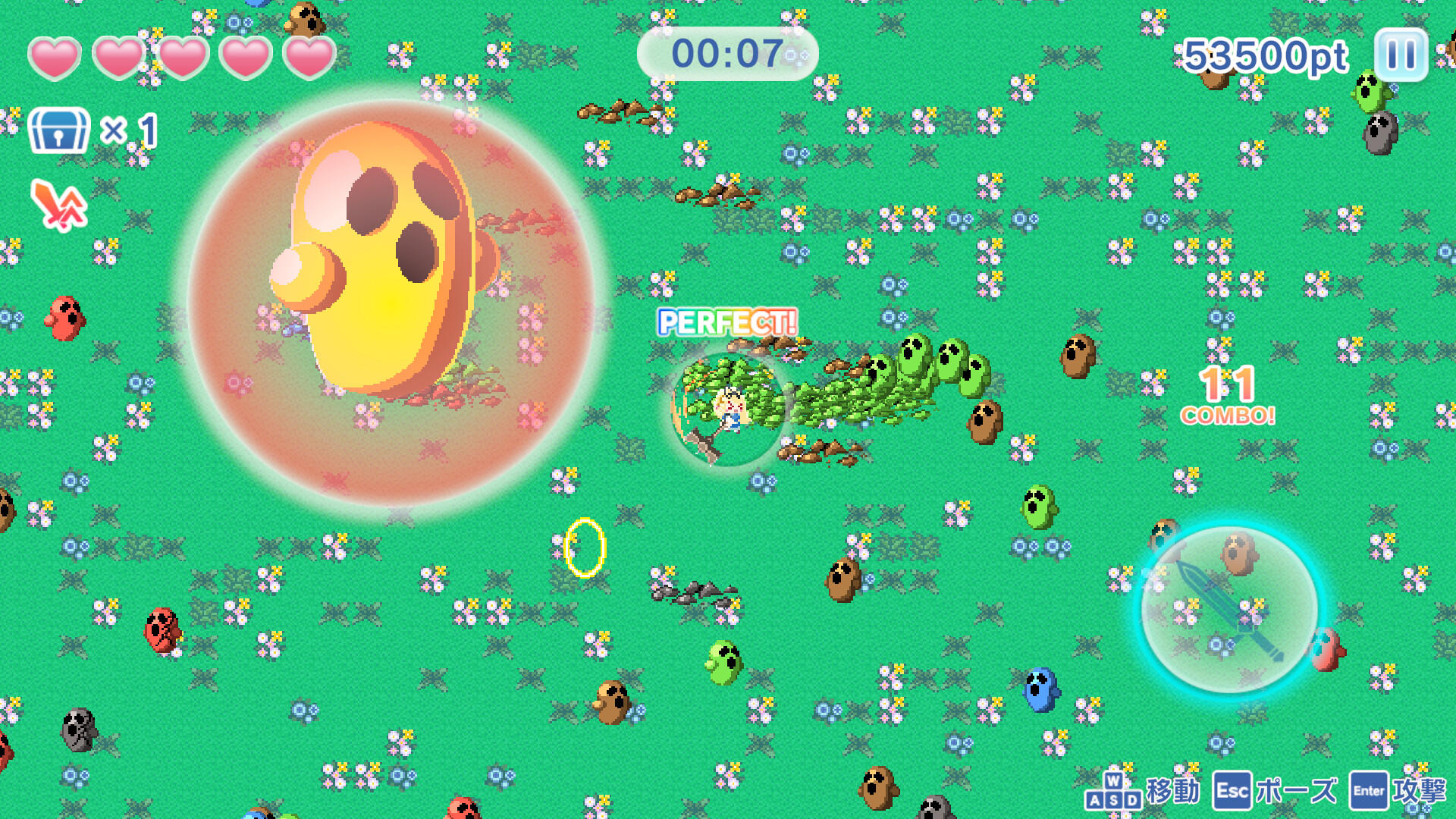
Task: Click the 攻撃 attack label
Action: click(1424, 791)
